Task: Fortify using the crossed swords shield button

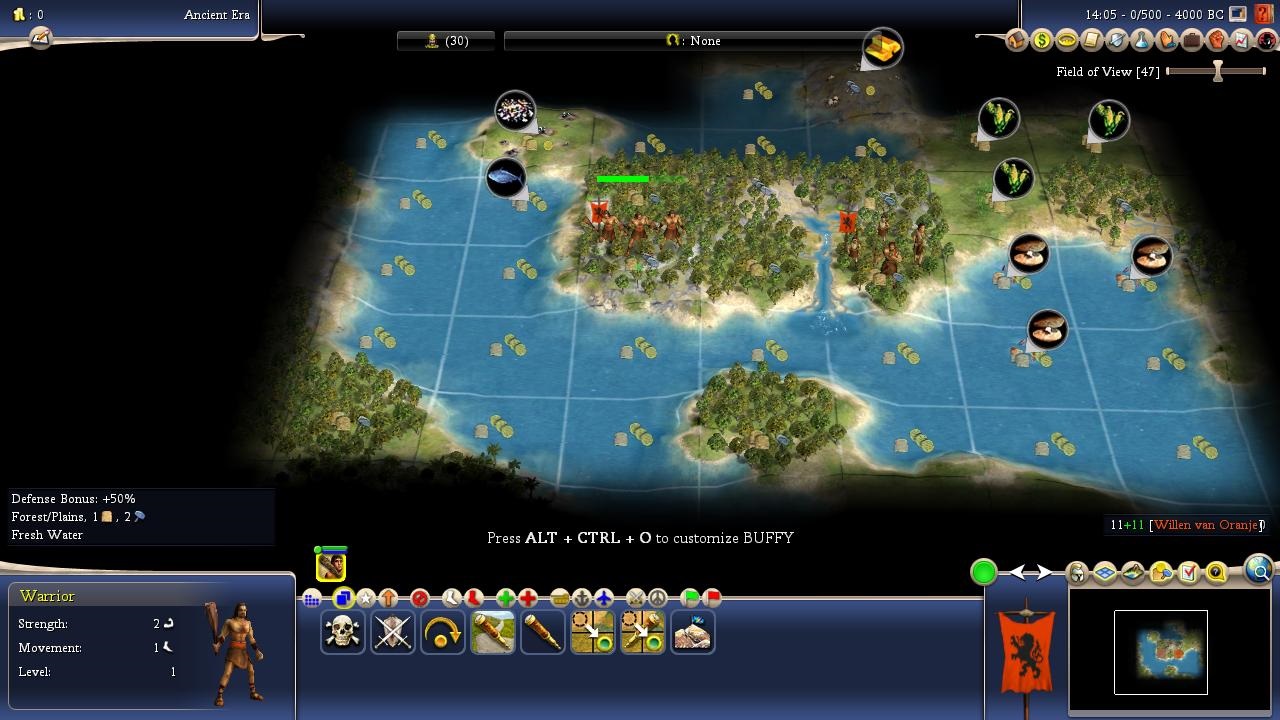Action: [392, 632]
